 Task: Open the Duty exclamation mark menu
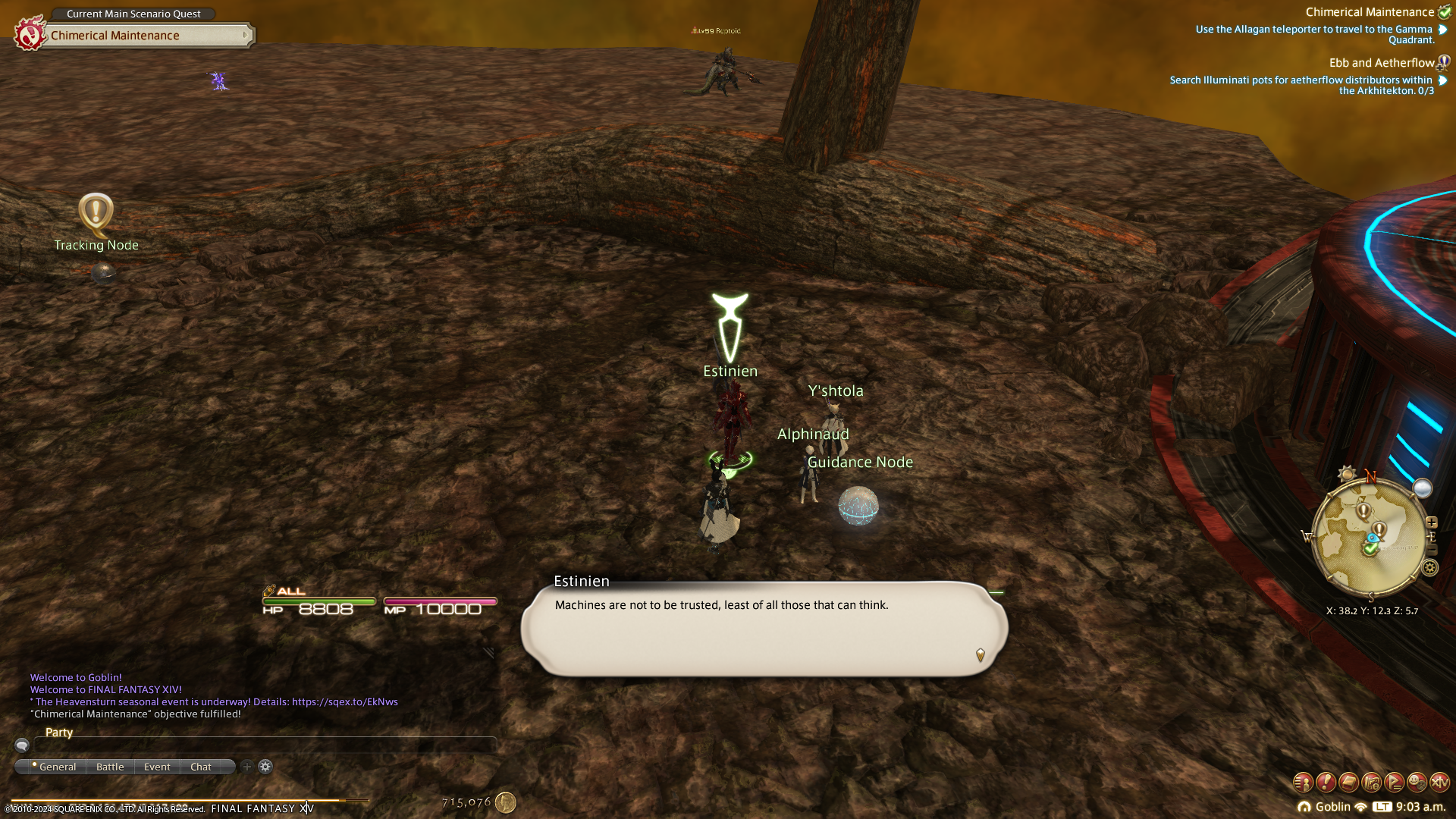point(1326,782)
